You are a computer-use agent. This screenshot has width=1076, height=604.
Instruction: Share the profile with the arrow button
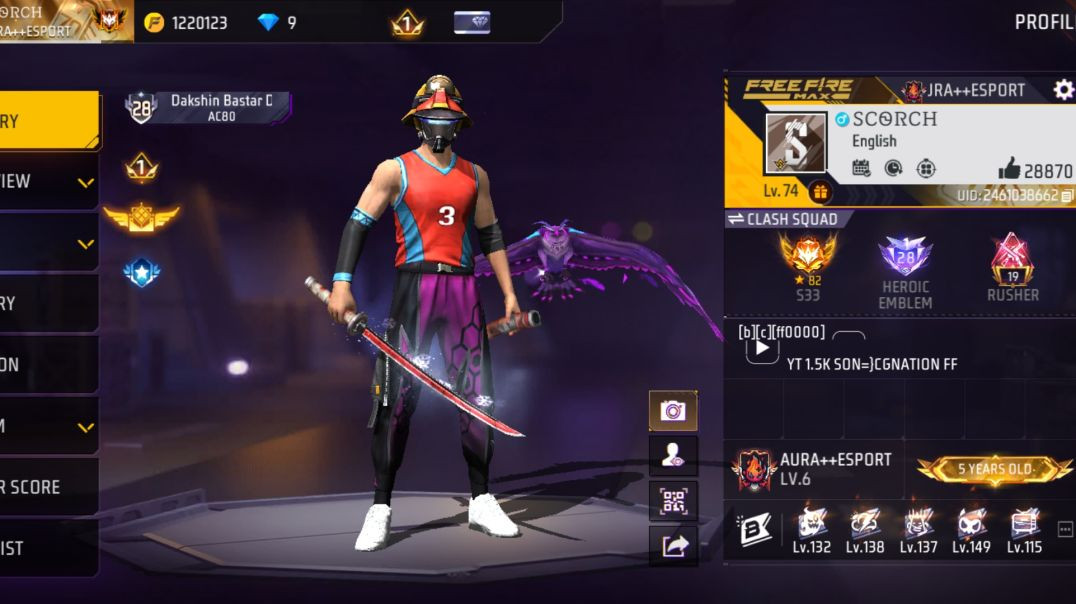coord(673,545)
